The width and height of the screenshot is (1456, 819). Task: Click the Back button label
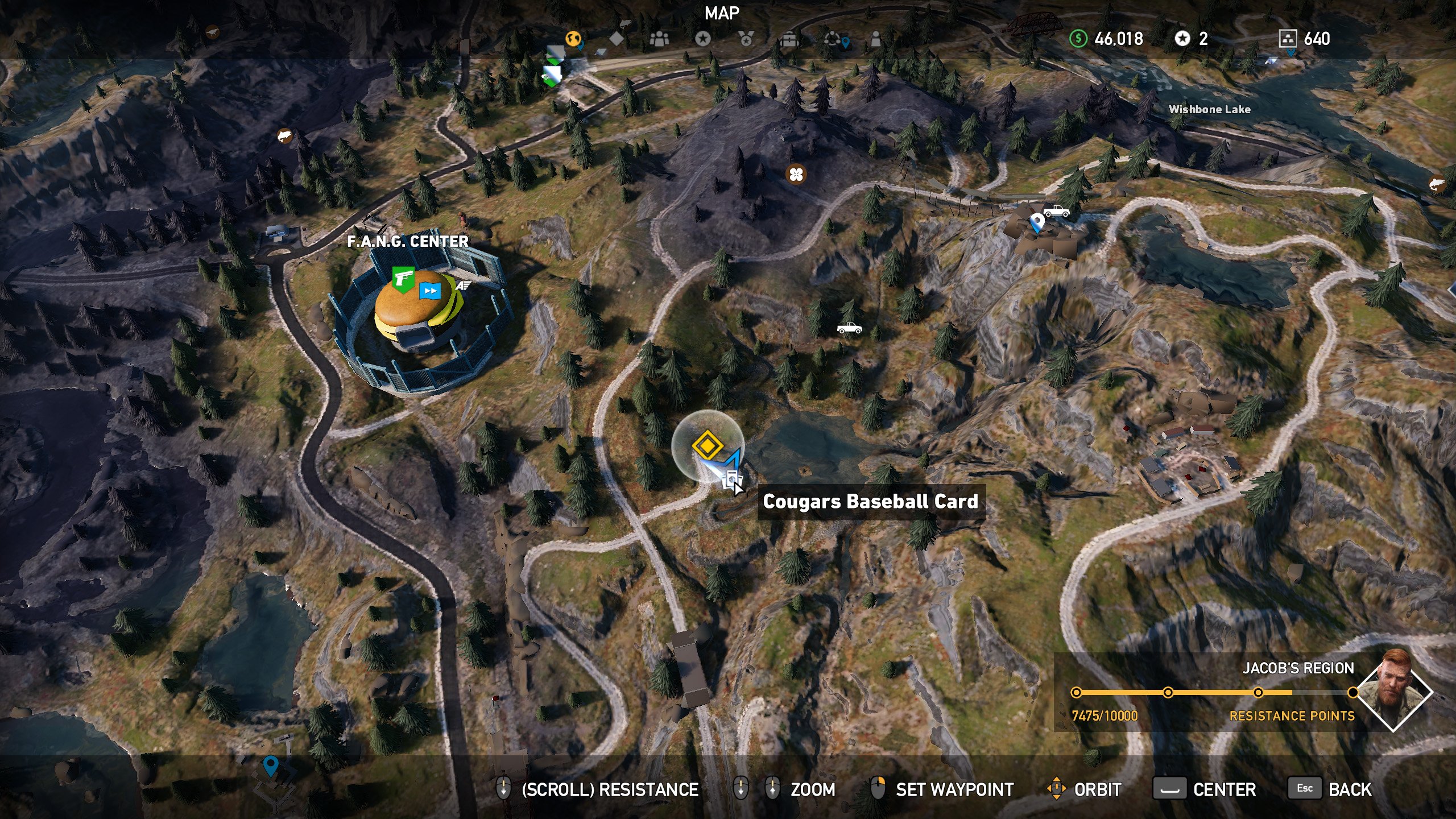(1349, 789)
